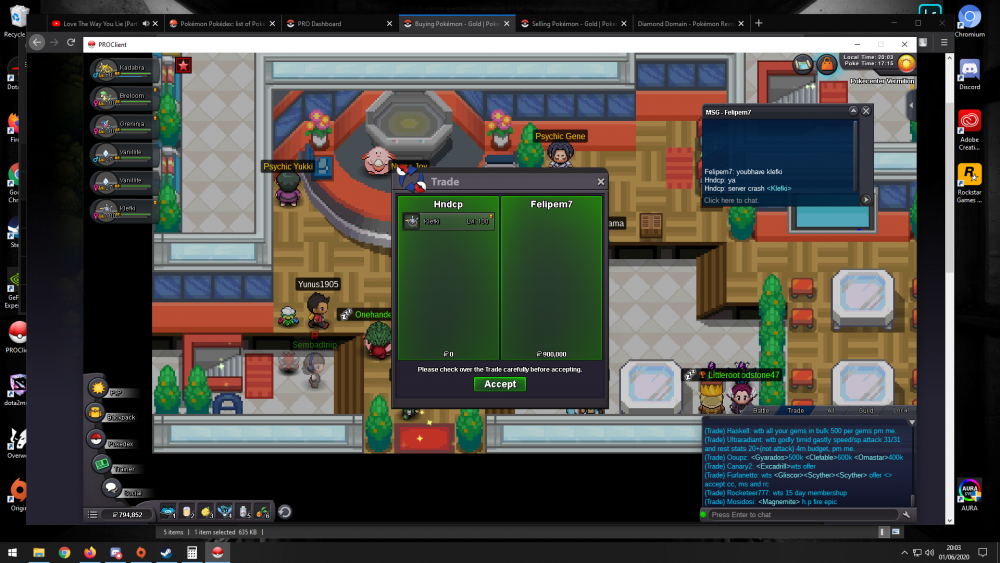This screenshot has width=1000, height=563.
Task: Close the Trade window
Action: [601, 182]
